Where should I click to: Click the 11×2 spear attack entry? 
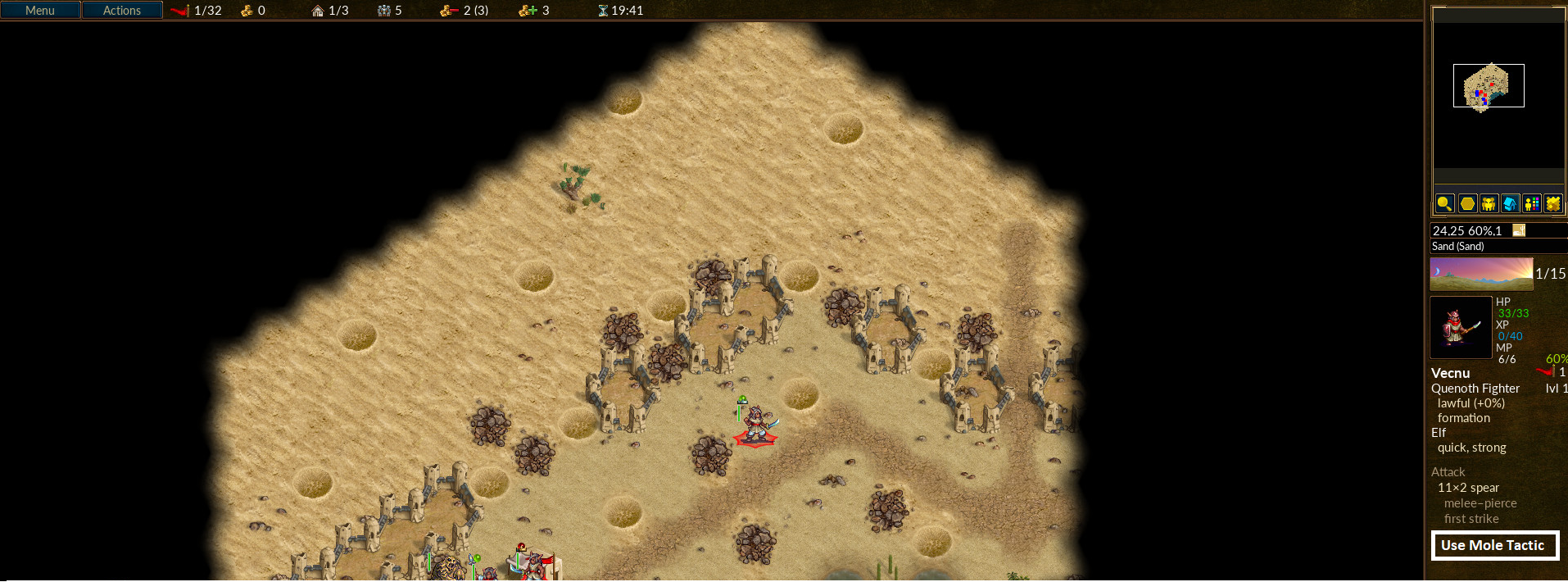click(1468, 488)
